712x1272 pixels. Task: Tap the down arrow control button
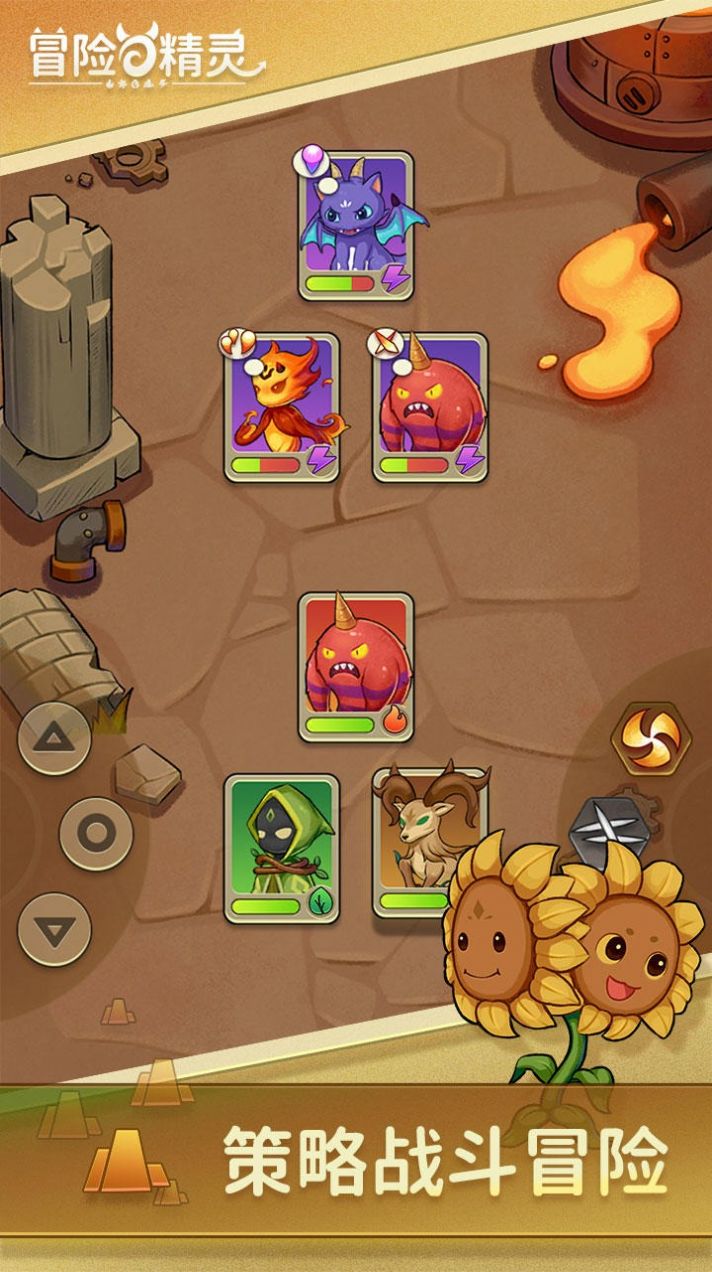(x=55, y=929)
